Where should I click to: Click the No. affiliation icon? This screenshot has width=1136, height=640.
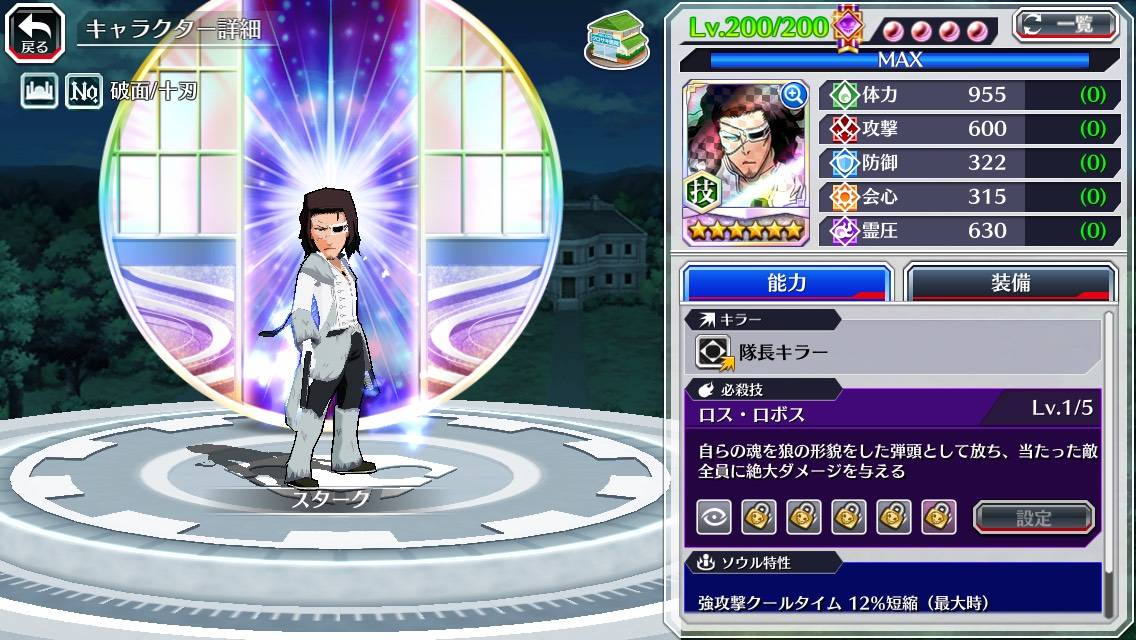(x=84, y=93)
